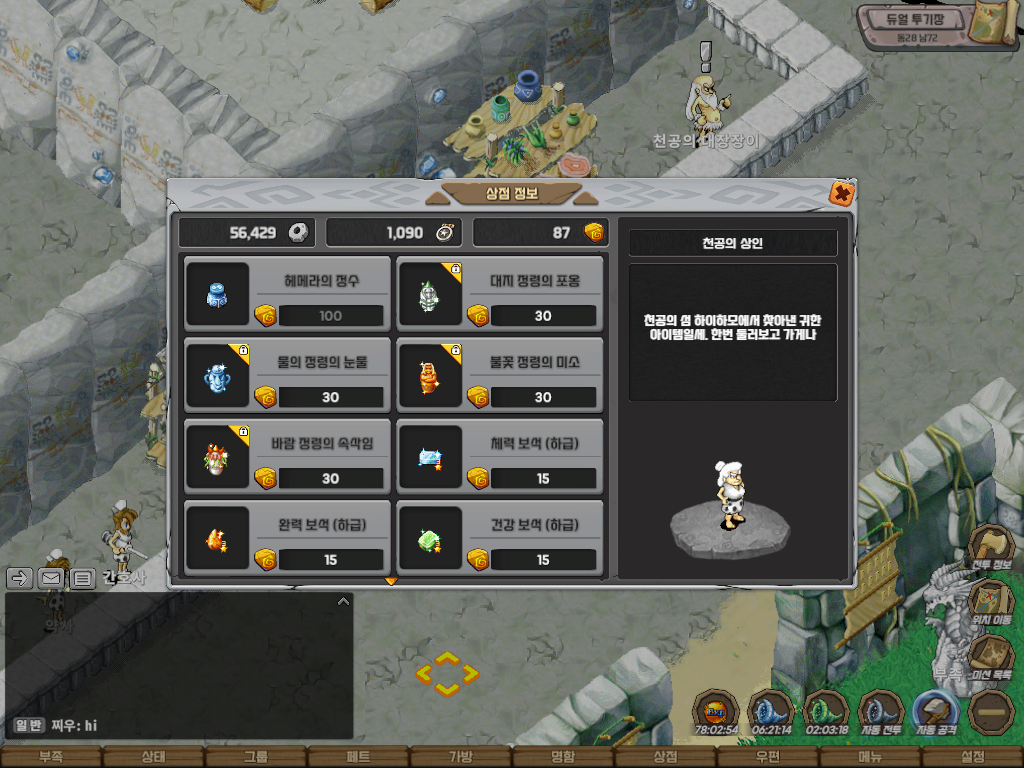1024x768 pixels.
Task: Close the 상점 정보 shop window
Action: pyautogui.click(x=842, y=193)
